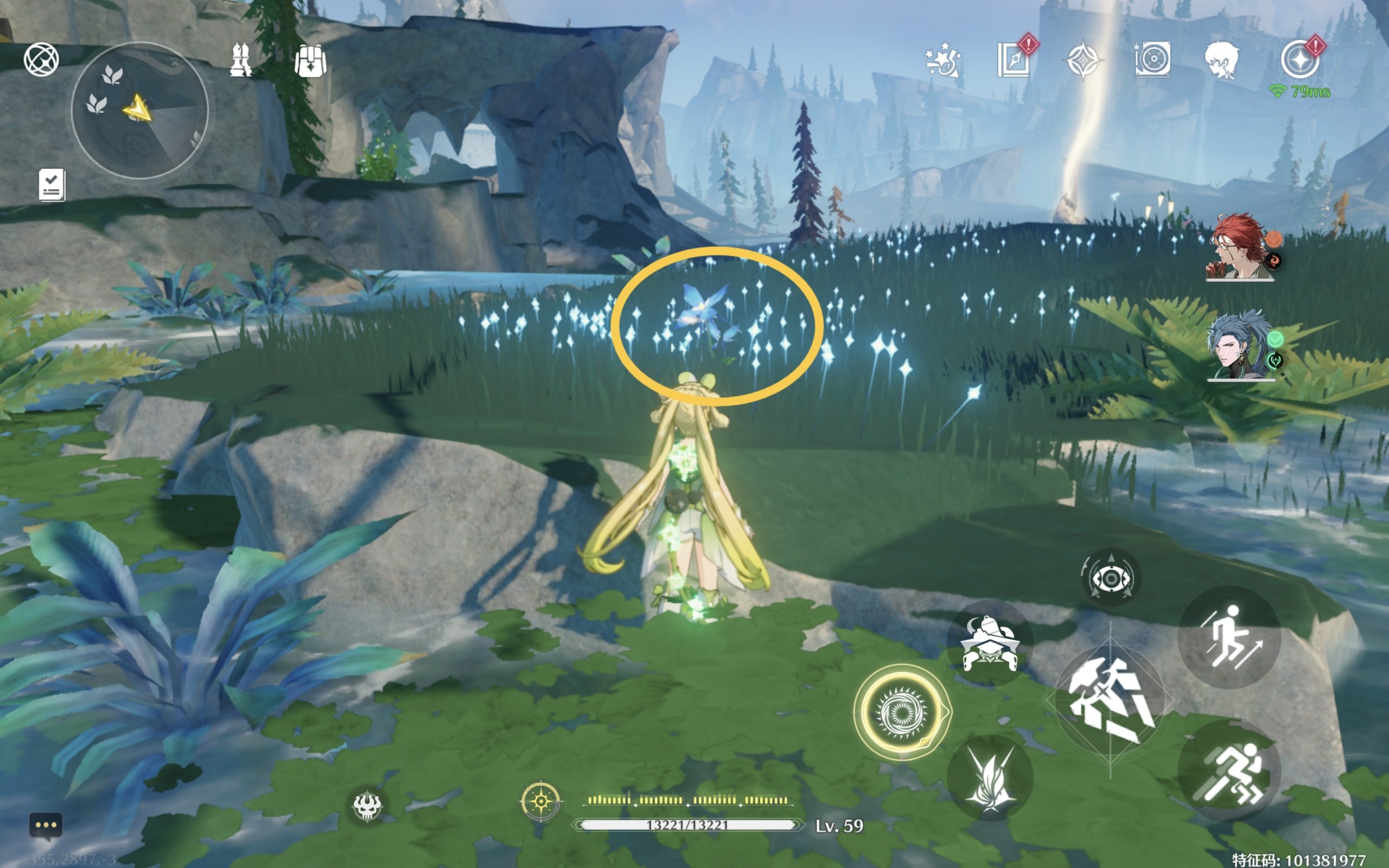Switch to the red-haired character

click(1239, 248)
